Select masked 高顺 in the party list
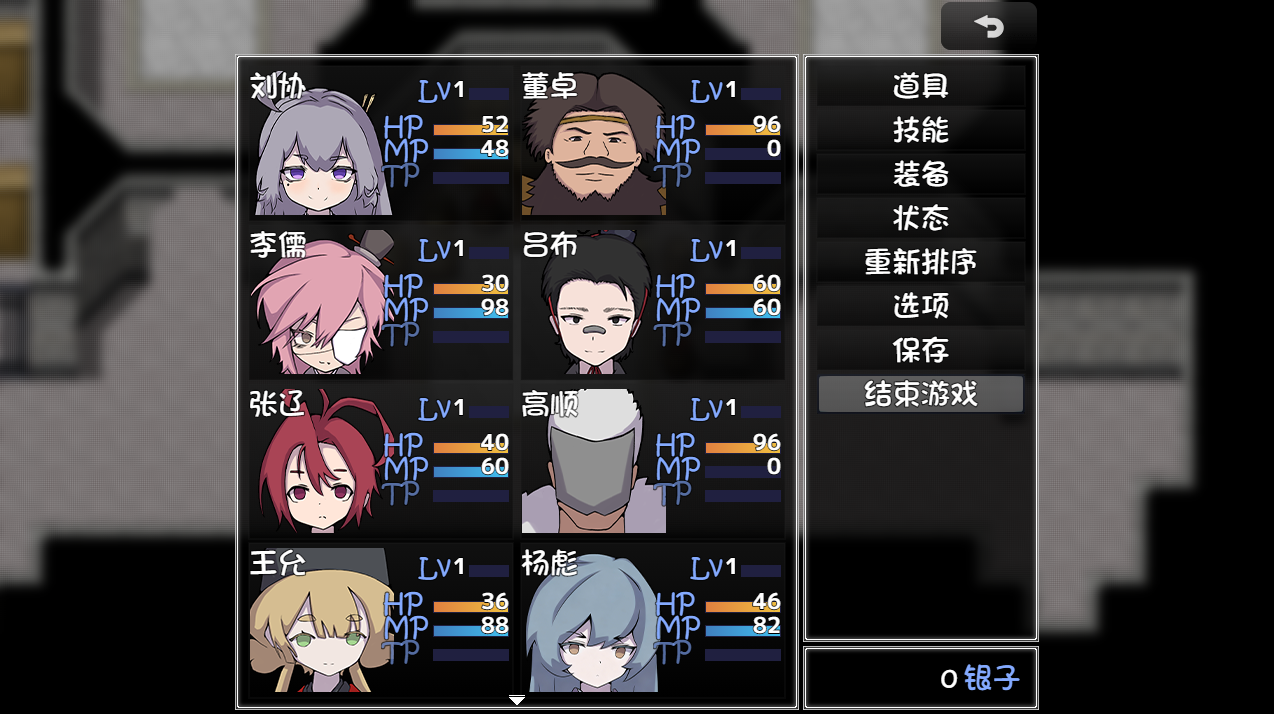 pyautogui.click(x=652, y=460)
